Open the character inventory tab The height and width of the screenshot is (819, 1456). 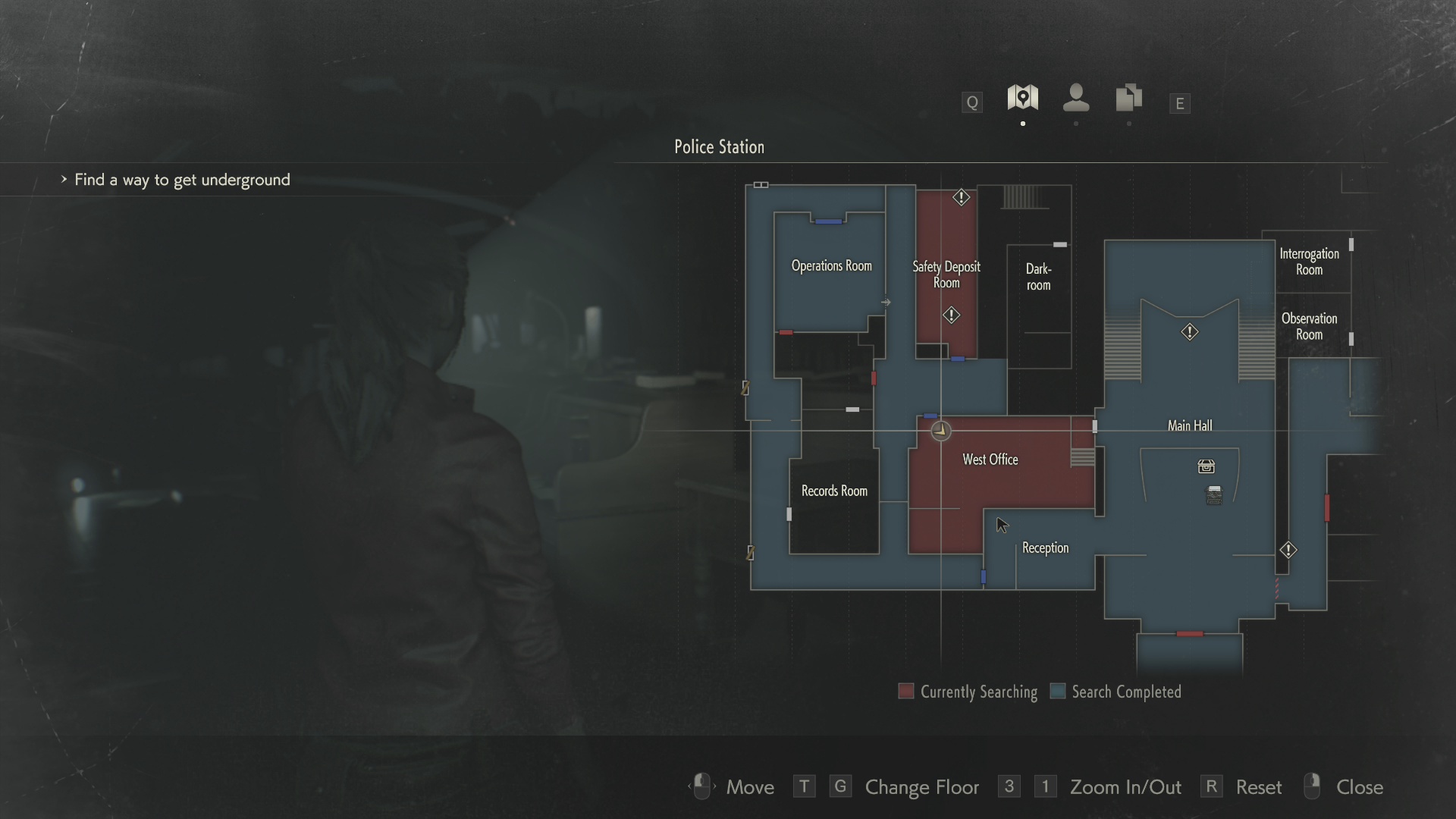[1076, 98]
